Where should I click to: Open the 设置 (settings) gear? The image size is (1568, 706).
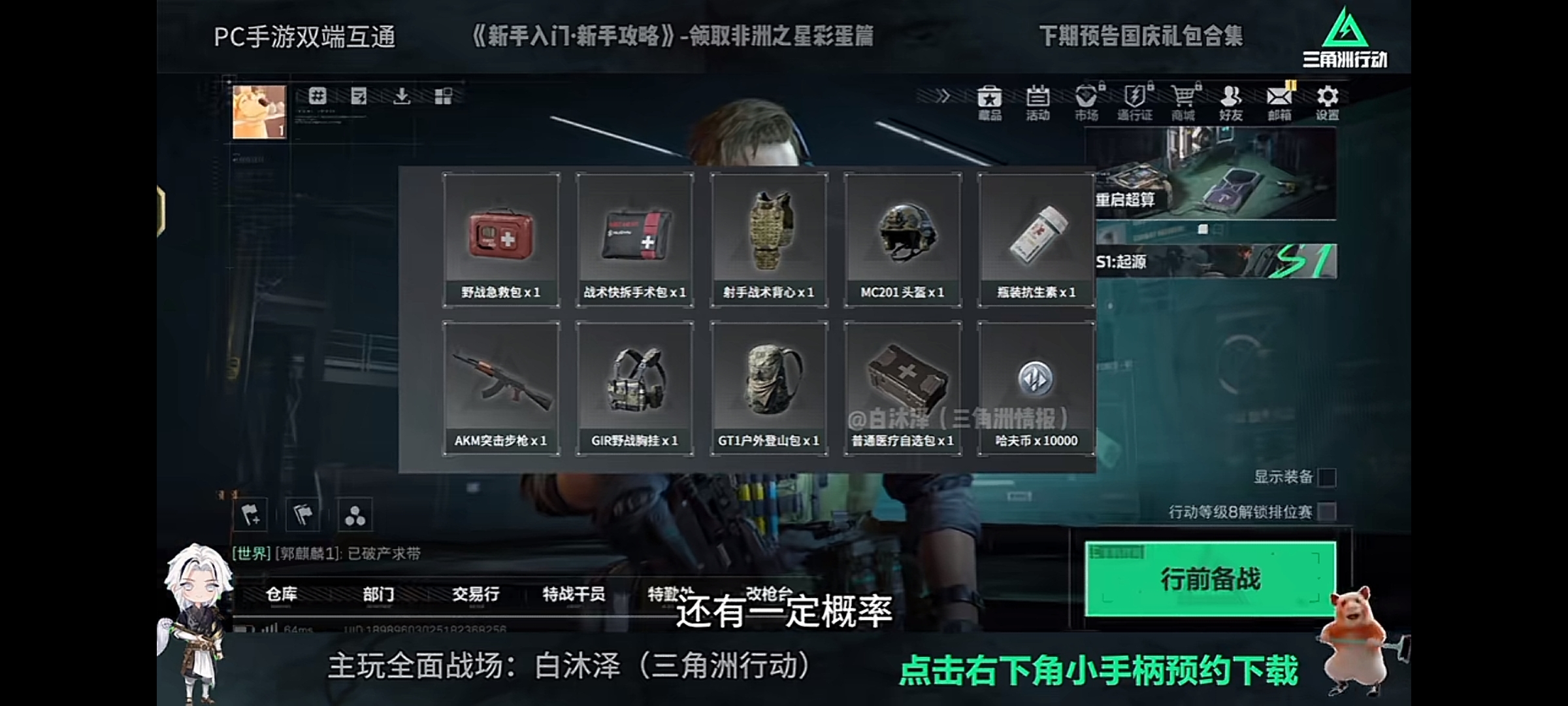point(1327,101)
